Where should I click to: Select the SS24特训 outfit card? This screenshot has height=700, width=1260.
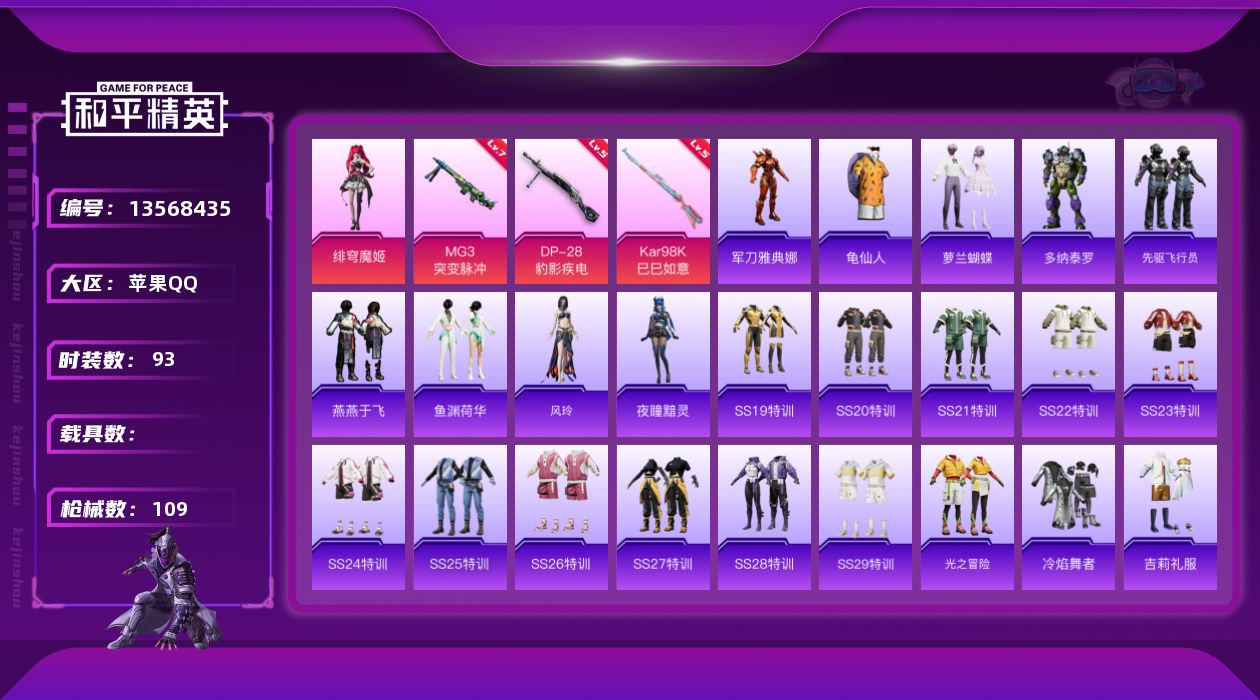pyautogui.click(x=358, y=517)
